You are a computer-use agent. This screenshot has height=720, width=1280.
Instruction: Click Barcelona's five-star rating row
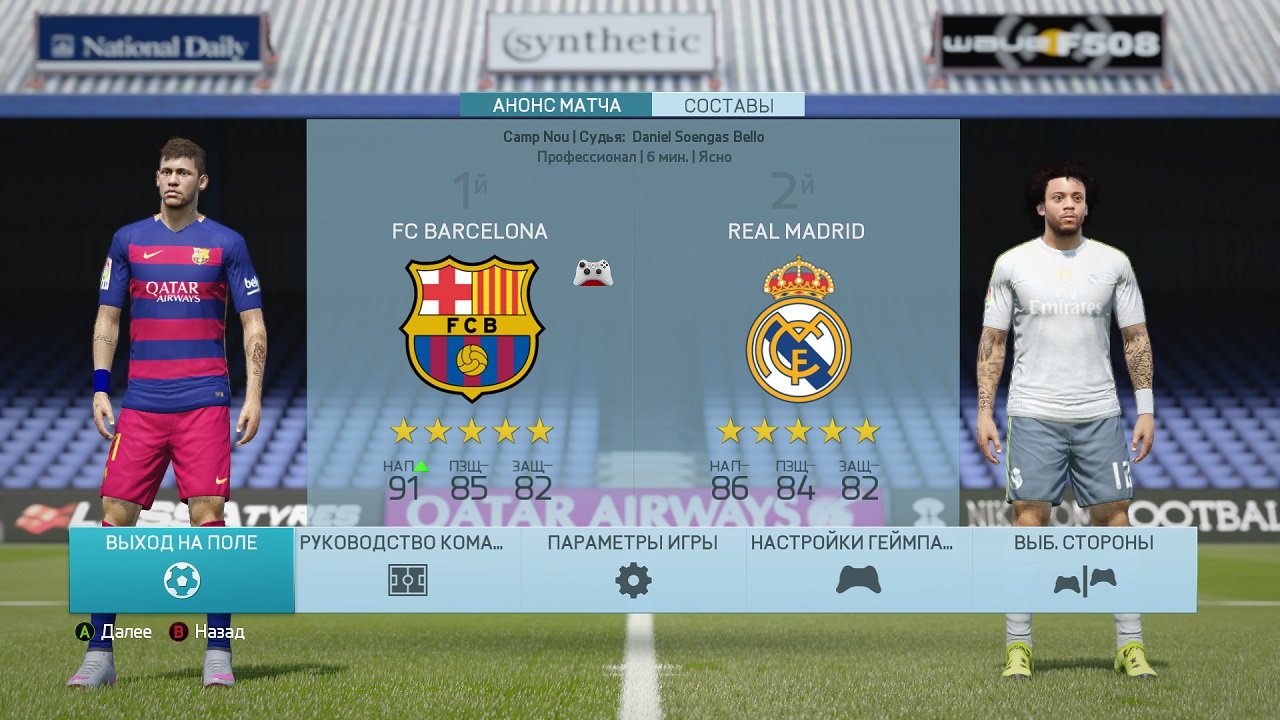(469, 430)
